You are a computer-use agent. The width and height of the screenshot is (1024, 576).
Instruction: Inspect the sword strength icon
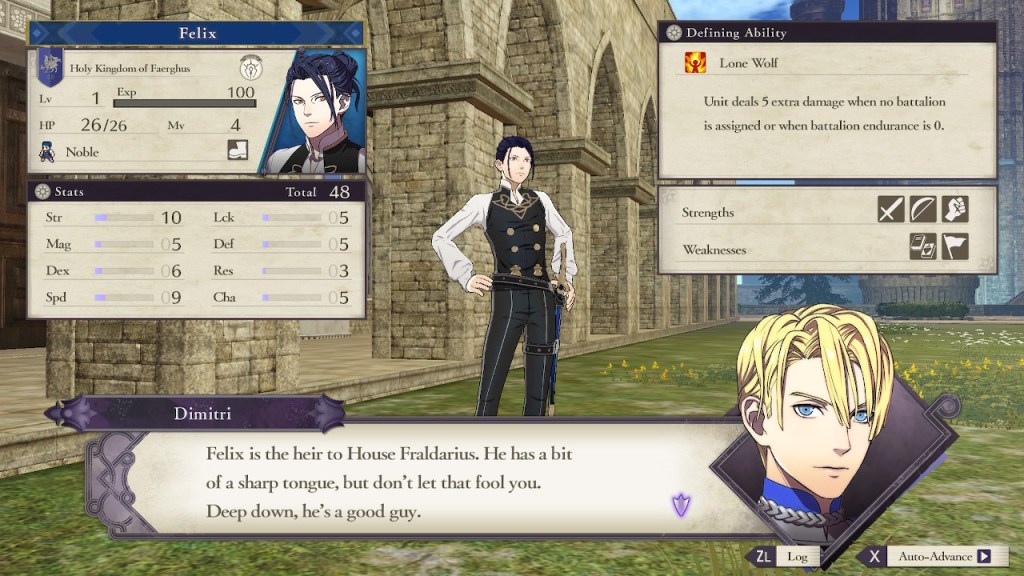[x=891, y=210]
